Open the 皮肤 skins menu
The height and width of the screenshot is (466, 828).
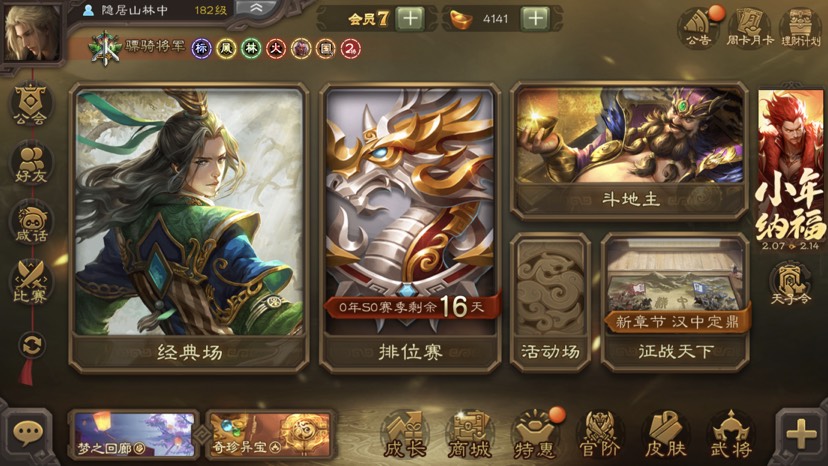click(x=665, y=434)
